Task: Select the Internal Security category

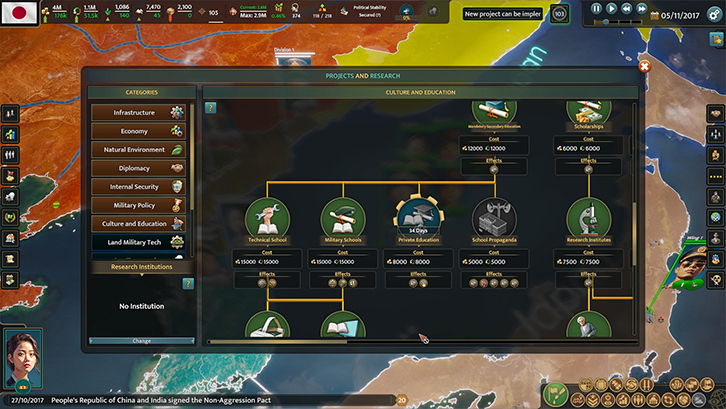Action: pos(140,187)
